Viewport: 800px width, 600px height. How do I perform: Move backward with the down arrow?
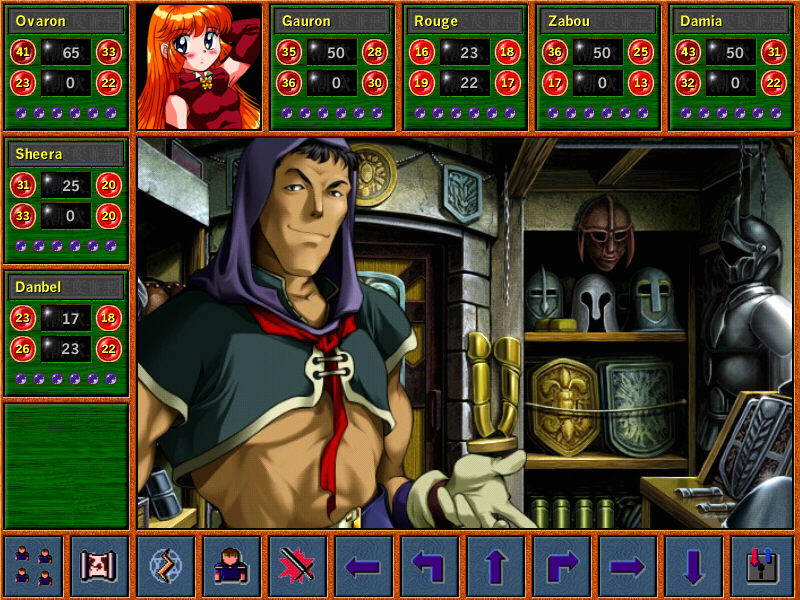pos(693,567)
